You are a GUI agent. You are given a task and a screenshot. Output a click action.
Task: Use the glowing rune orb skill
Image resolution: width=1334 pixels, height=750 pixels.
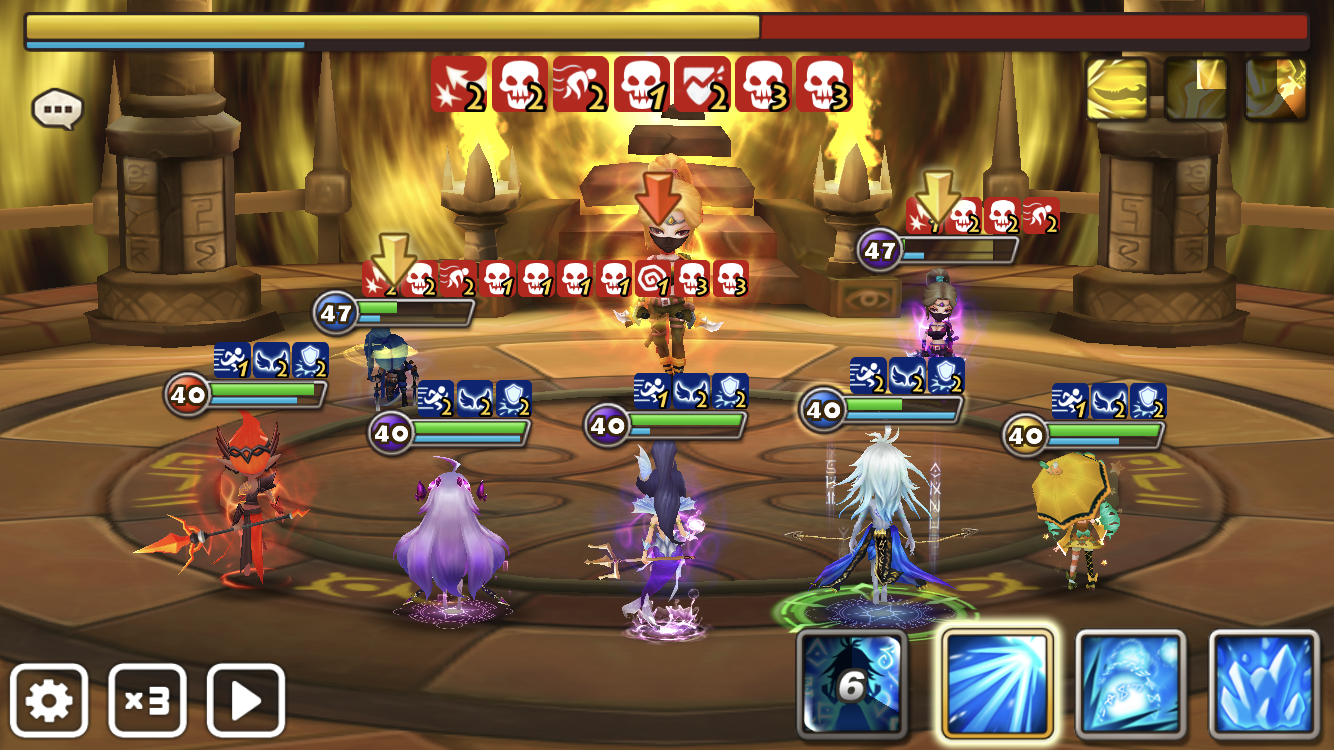coord(1130,684)
